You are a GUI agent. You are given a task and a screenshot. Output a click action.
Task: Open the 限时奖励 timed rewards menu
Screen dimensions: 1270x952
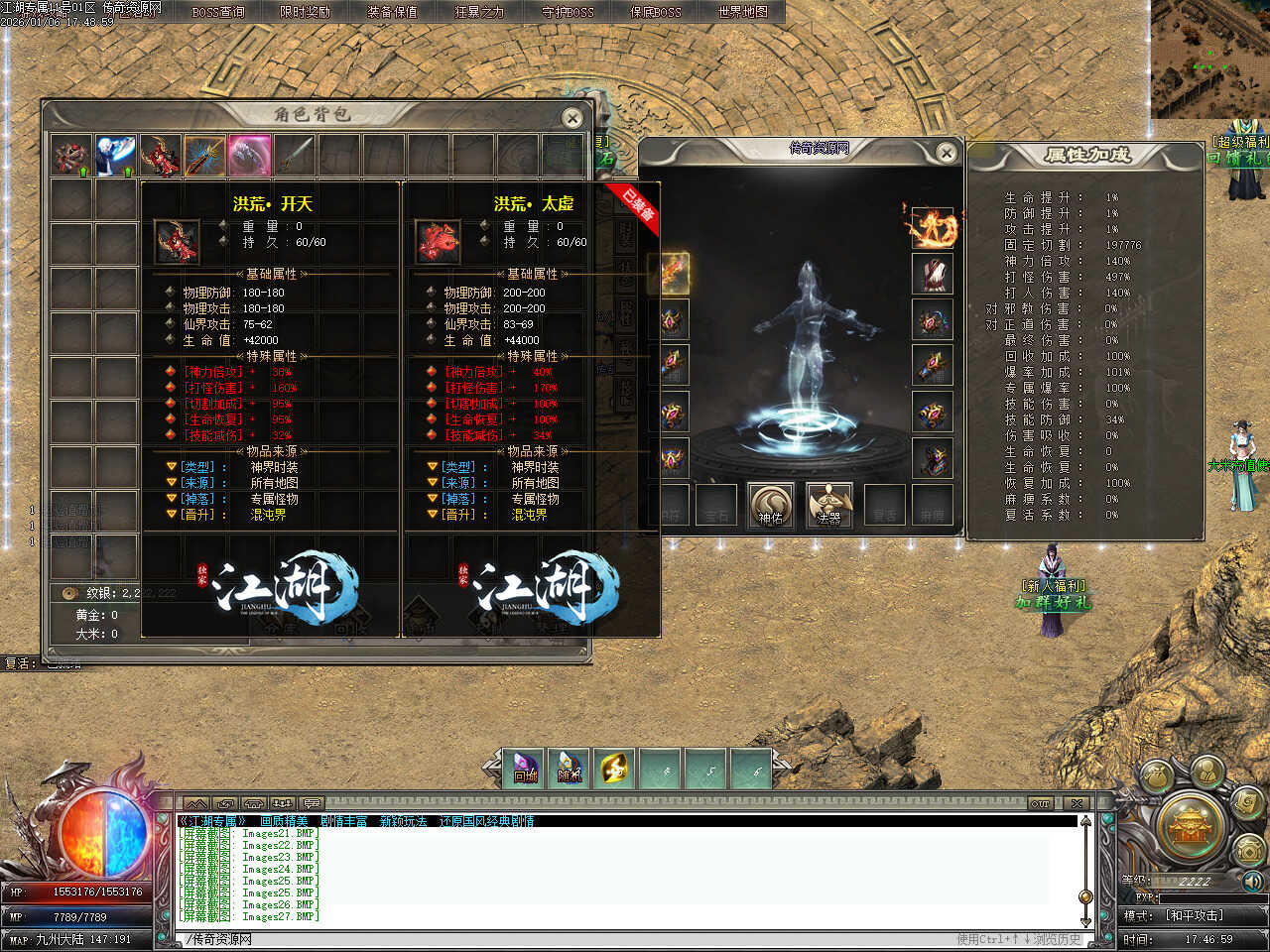point(305,12)
